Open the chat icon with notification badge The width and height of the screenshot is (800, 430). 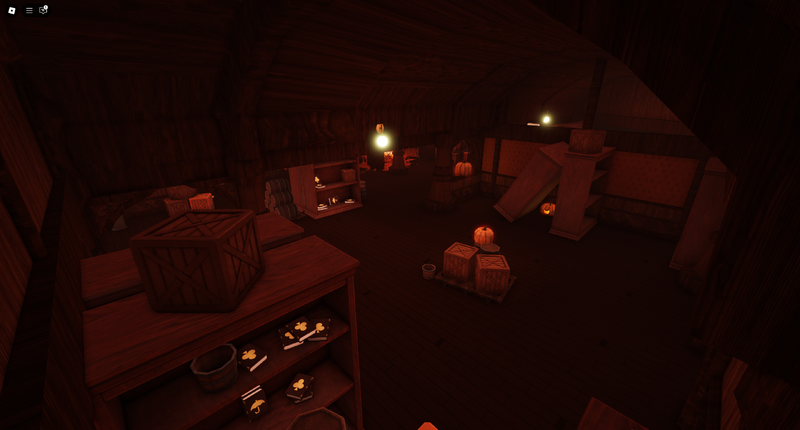(x=43, y=10)
